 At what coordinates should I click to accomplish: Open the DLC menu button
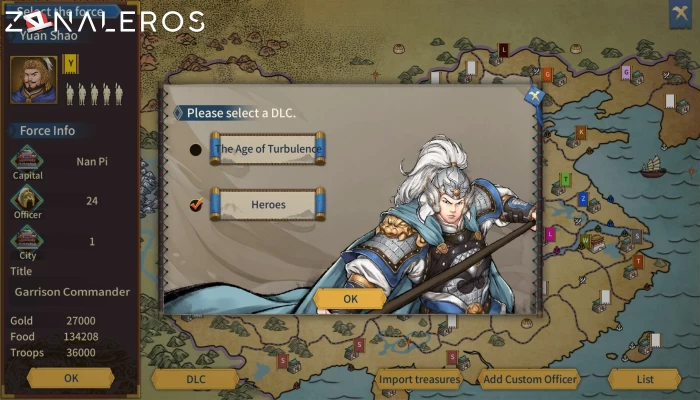click(x=195, y=379)
